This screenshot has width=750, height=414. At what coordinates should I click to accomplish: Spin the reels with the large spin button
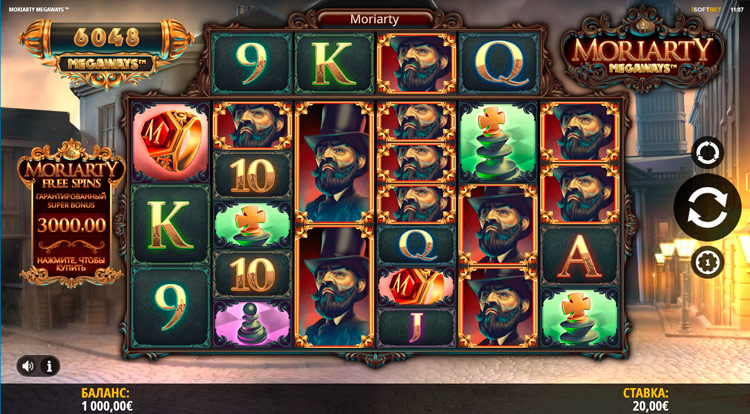706,208
